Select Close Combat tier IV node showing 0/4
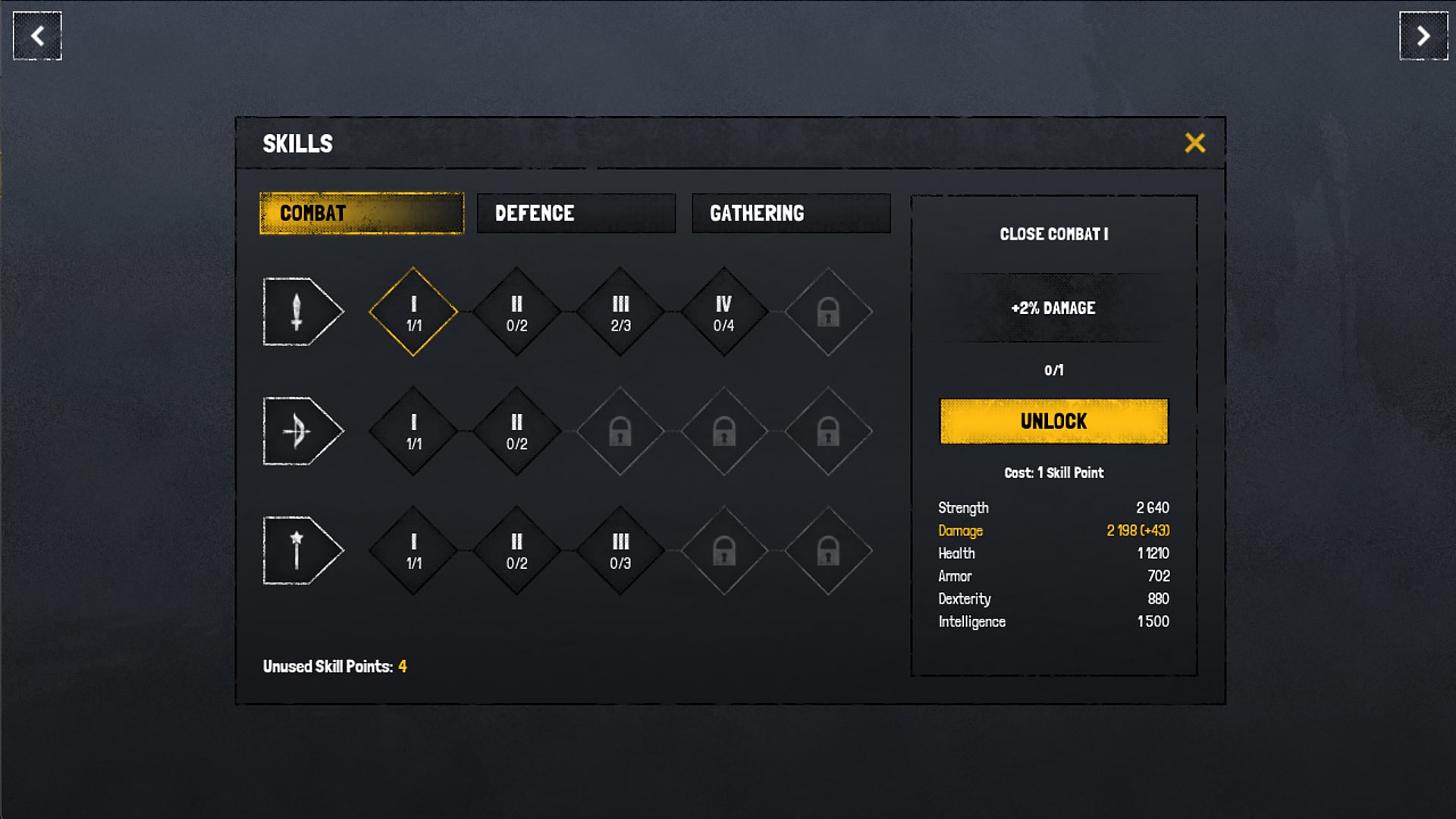This screenshot has height=819, width=1456. [724, 311]
